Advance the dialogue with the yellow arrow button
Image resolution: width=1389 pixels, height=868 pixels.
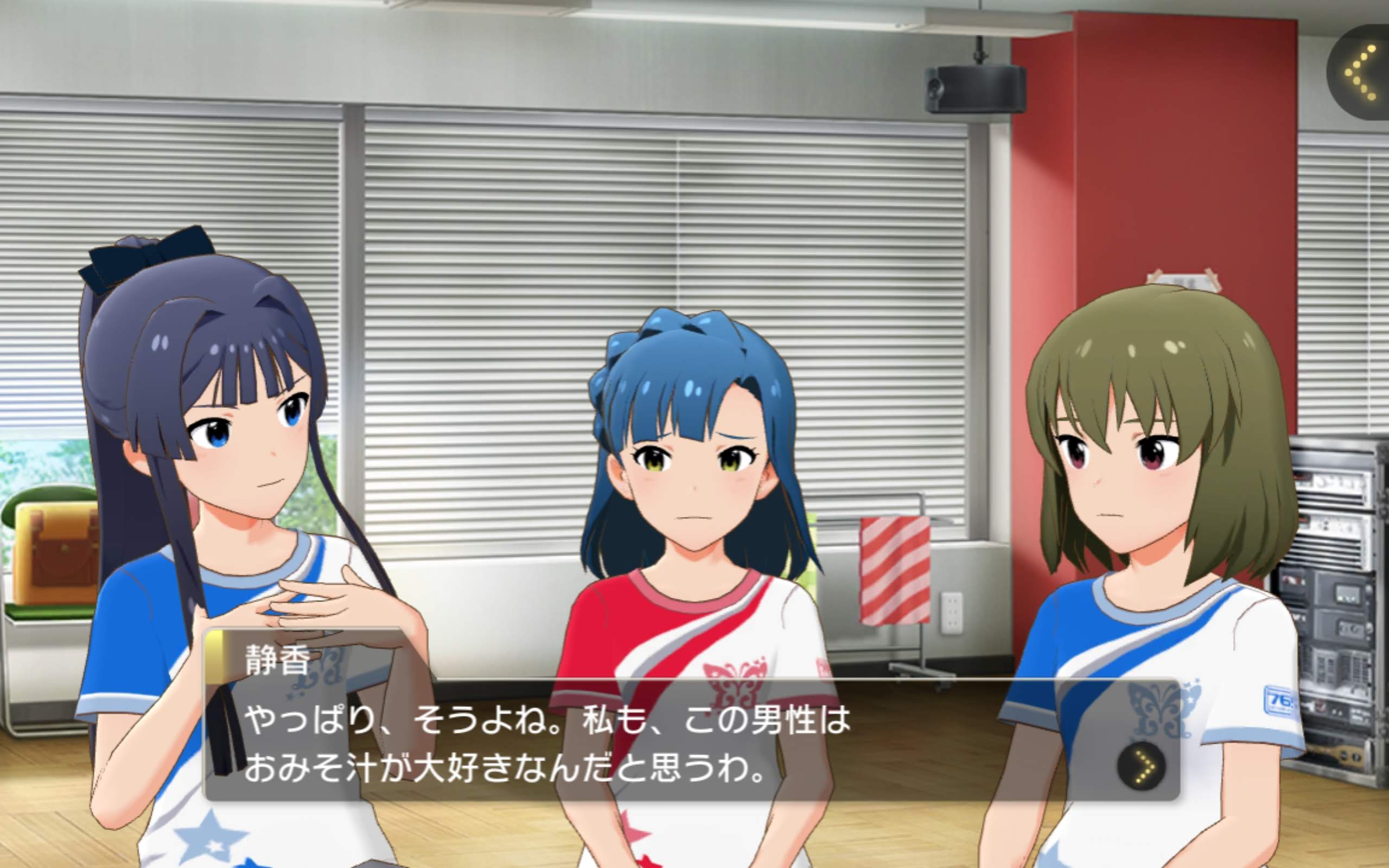tap(1142, 767)
